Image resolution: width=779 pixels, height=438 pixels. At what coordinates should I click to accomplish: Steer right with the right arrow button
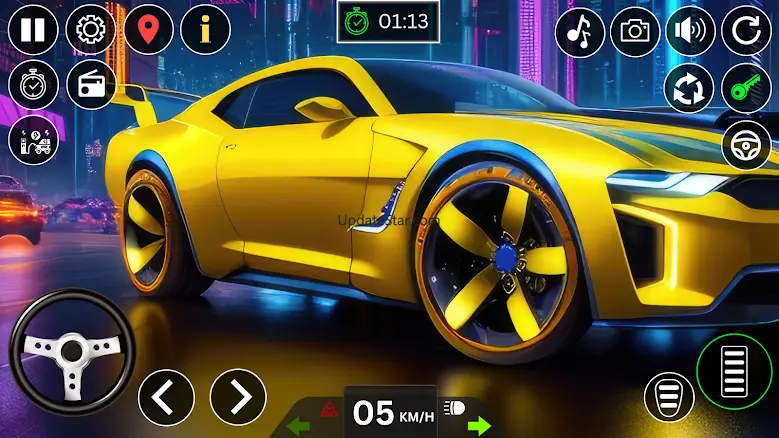[238, 396]
